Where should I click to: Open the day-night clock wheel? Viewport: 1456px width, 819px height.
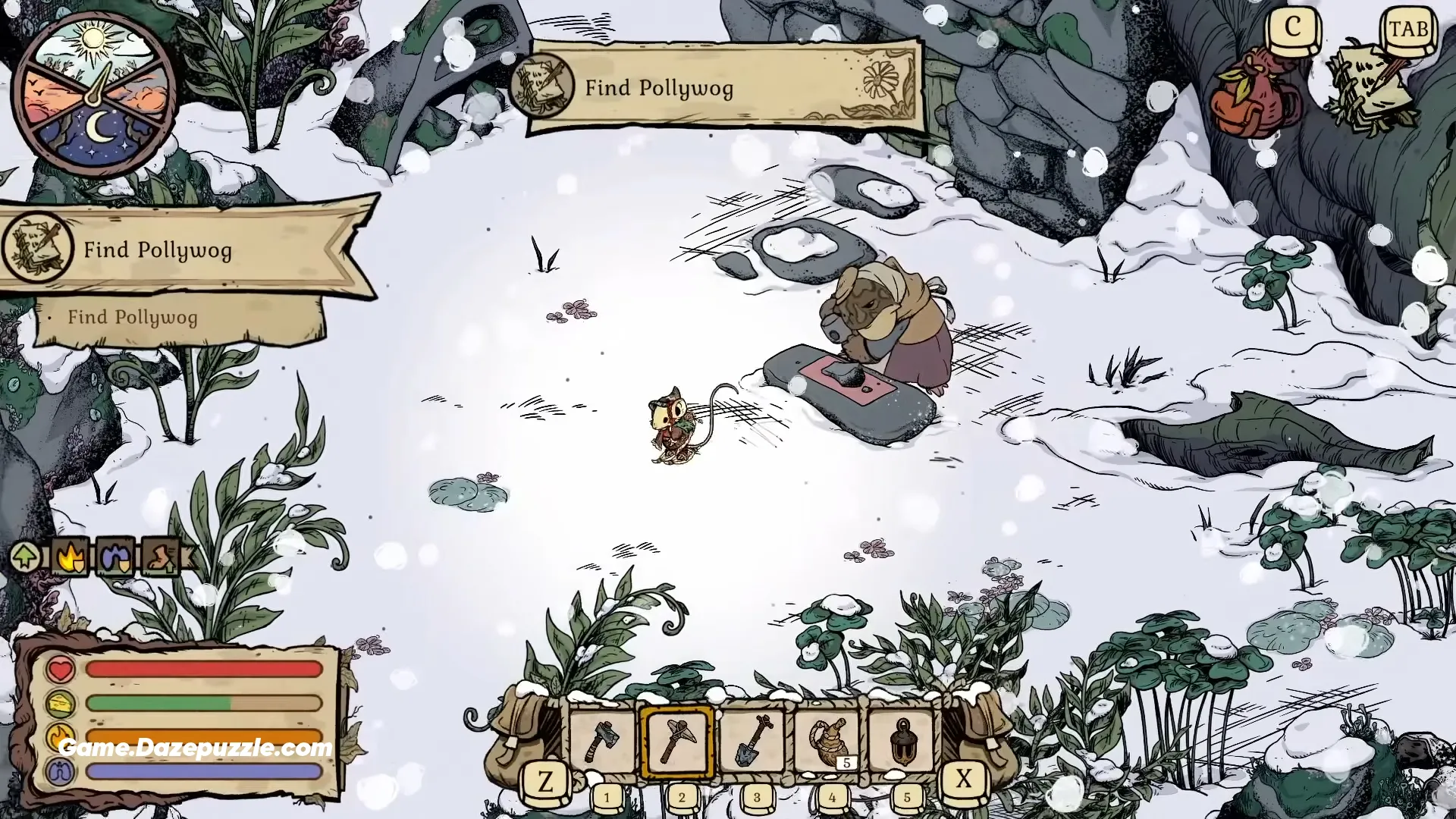click(96, 91)
